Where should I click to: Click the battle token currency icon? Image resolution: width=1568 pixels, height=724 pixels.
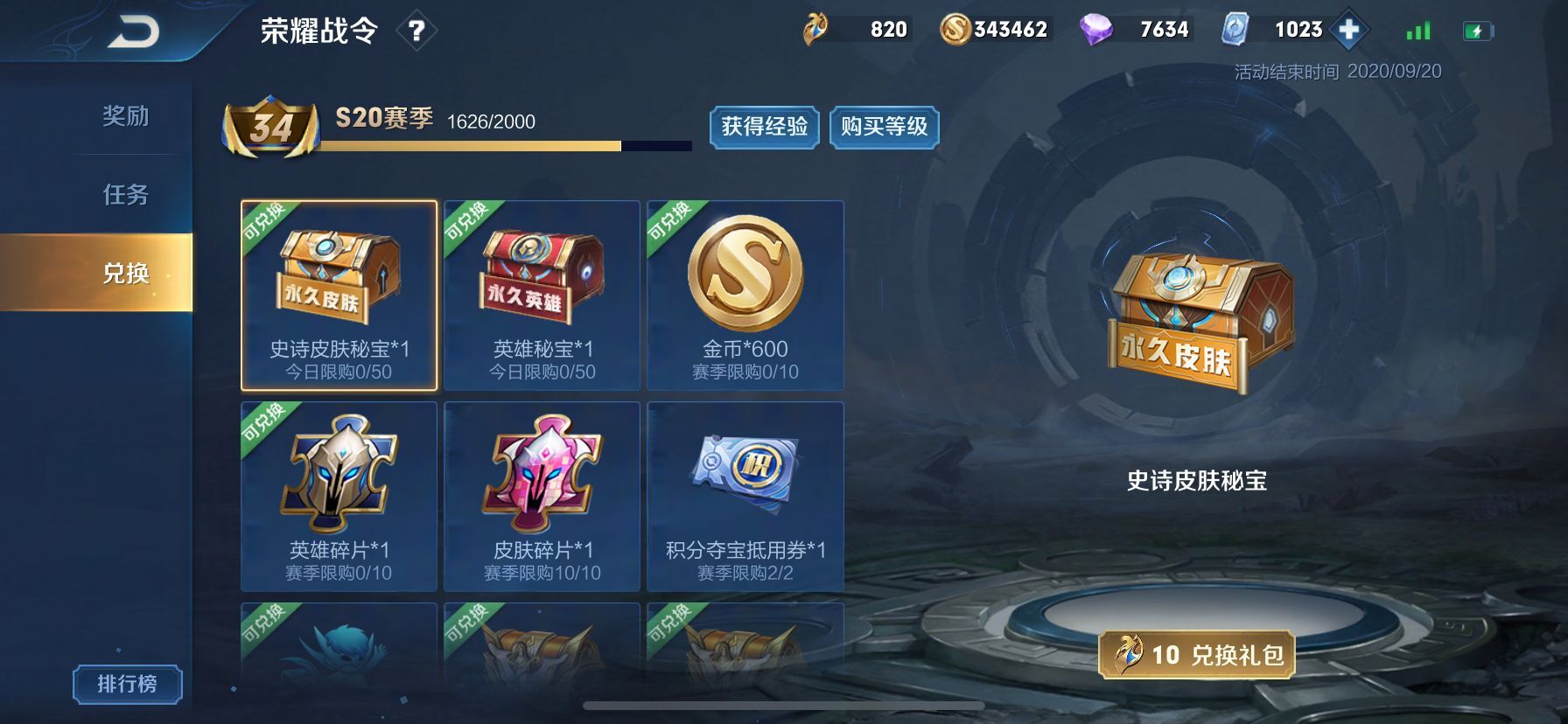click(x=815, y=28)
